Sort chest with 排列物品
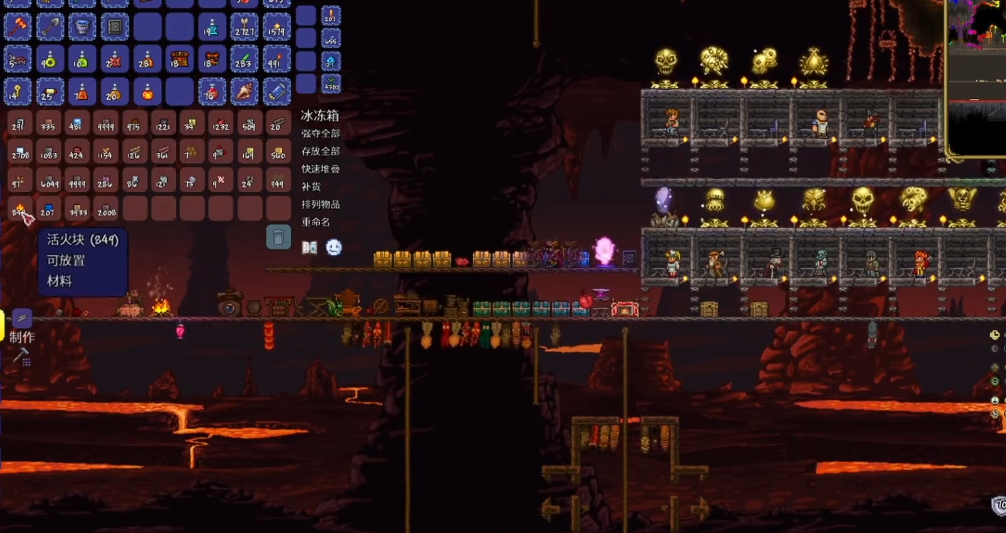The width and height of the screenshot is (1006, 533). 321,204
